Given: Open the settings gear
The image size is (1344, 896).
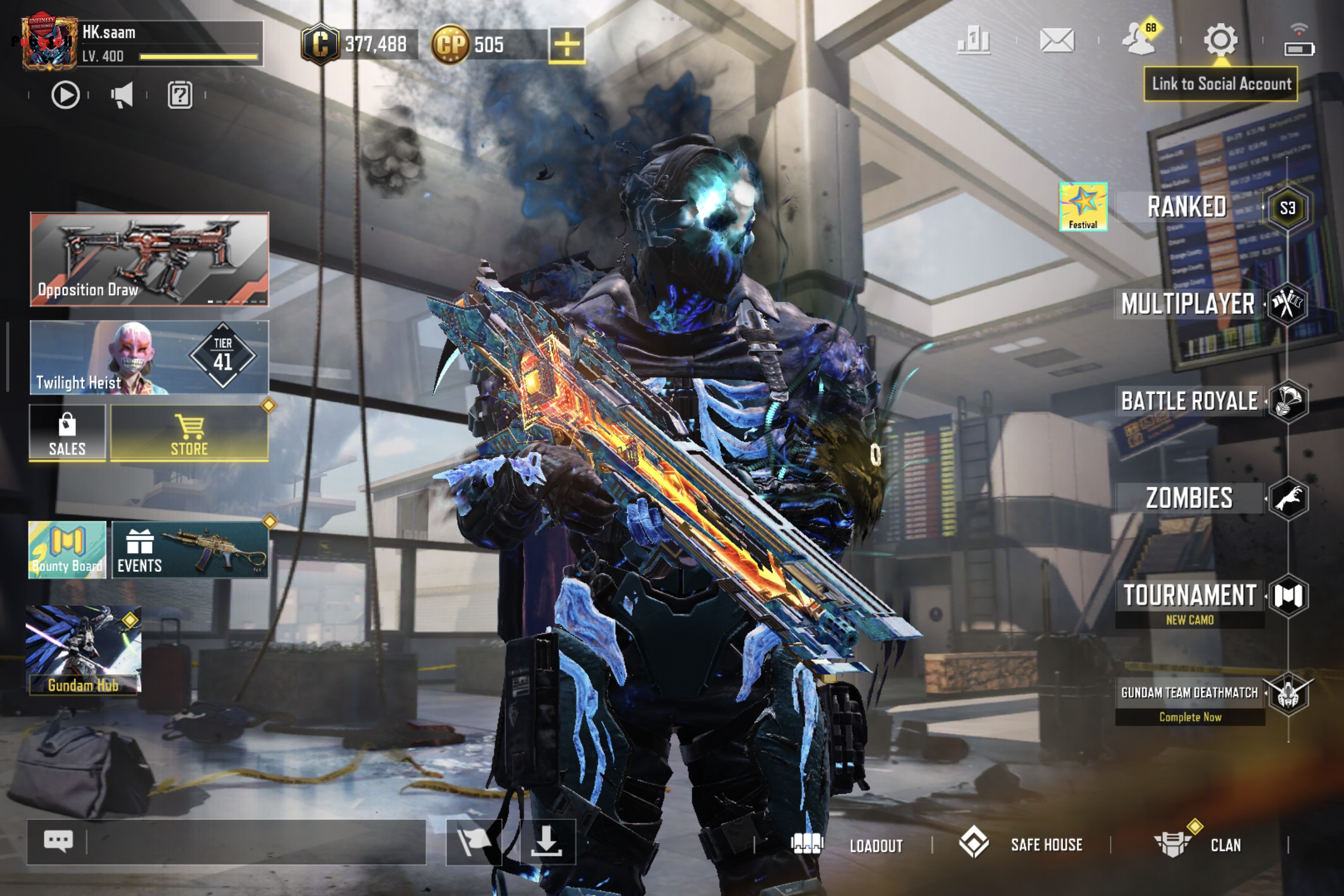Looking at the screenshot, I should 1221,40.
